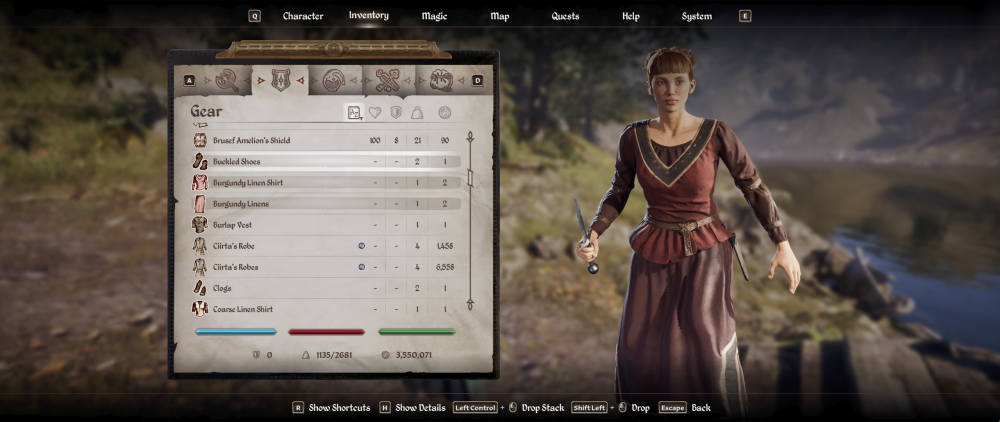The image size is (1000, 422).
Task: Switch to the weapons axe tab
Action: (227, 80)
